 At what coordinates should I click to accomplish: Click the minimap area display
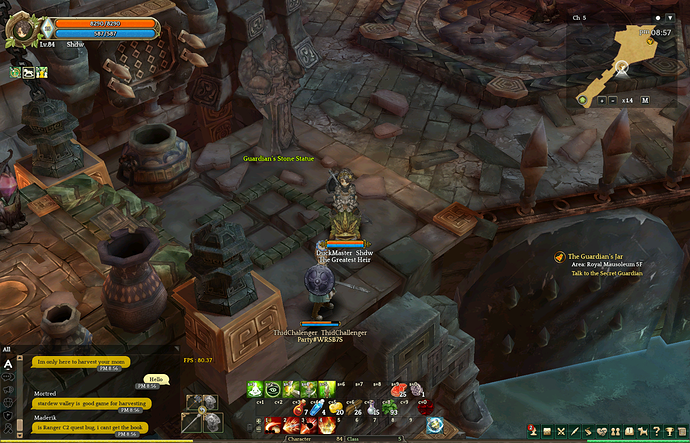pos(622,58)
